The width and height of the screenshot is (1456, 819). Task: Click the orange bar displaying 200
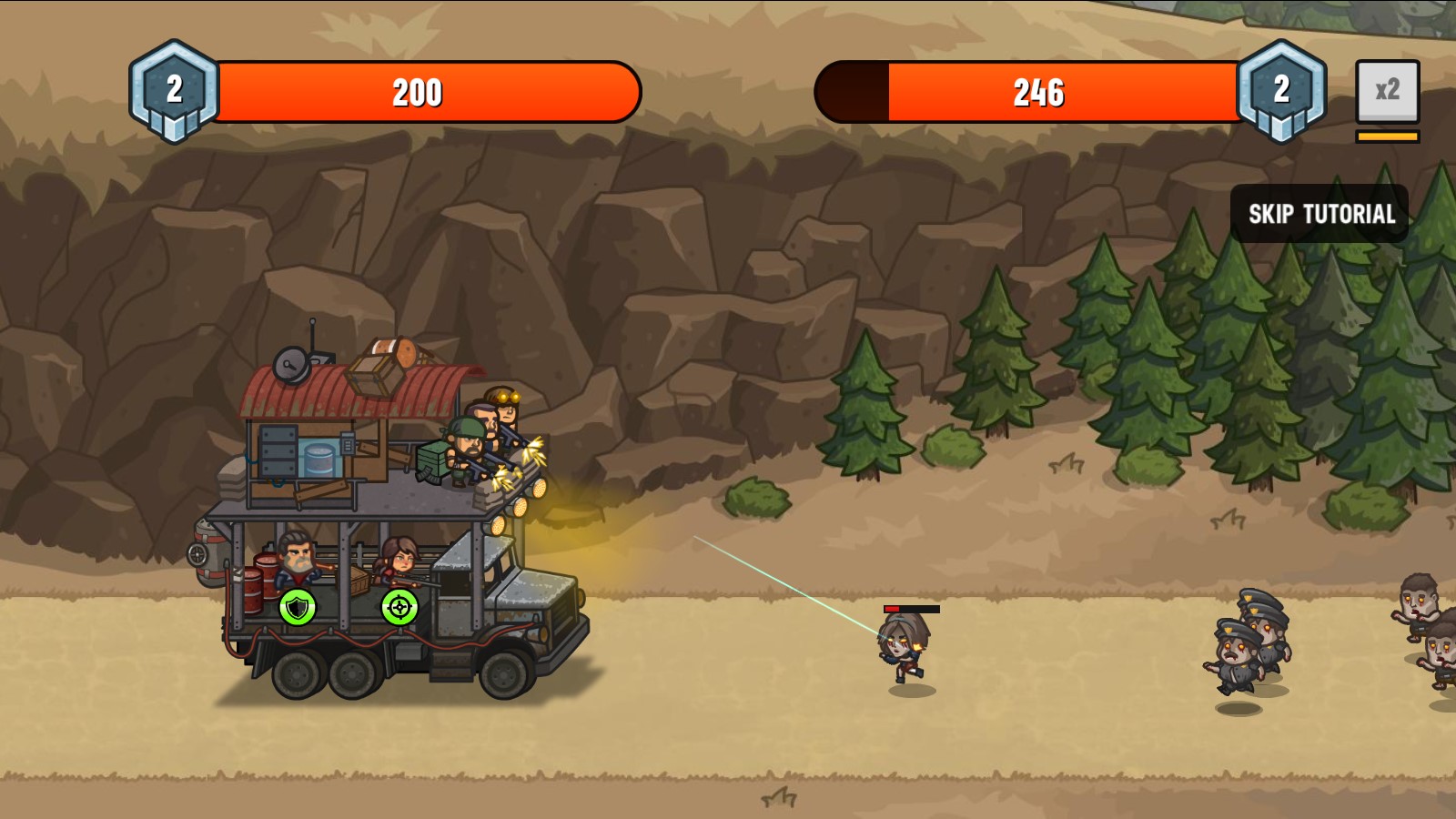[419, 91]
